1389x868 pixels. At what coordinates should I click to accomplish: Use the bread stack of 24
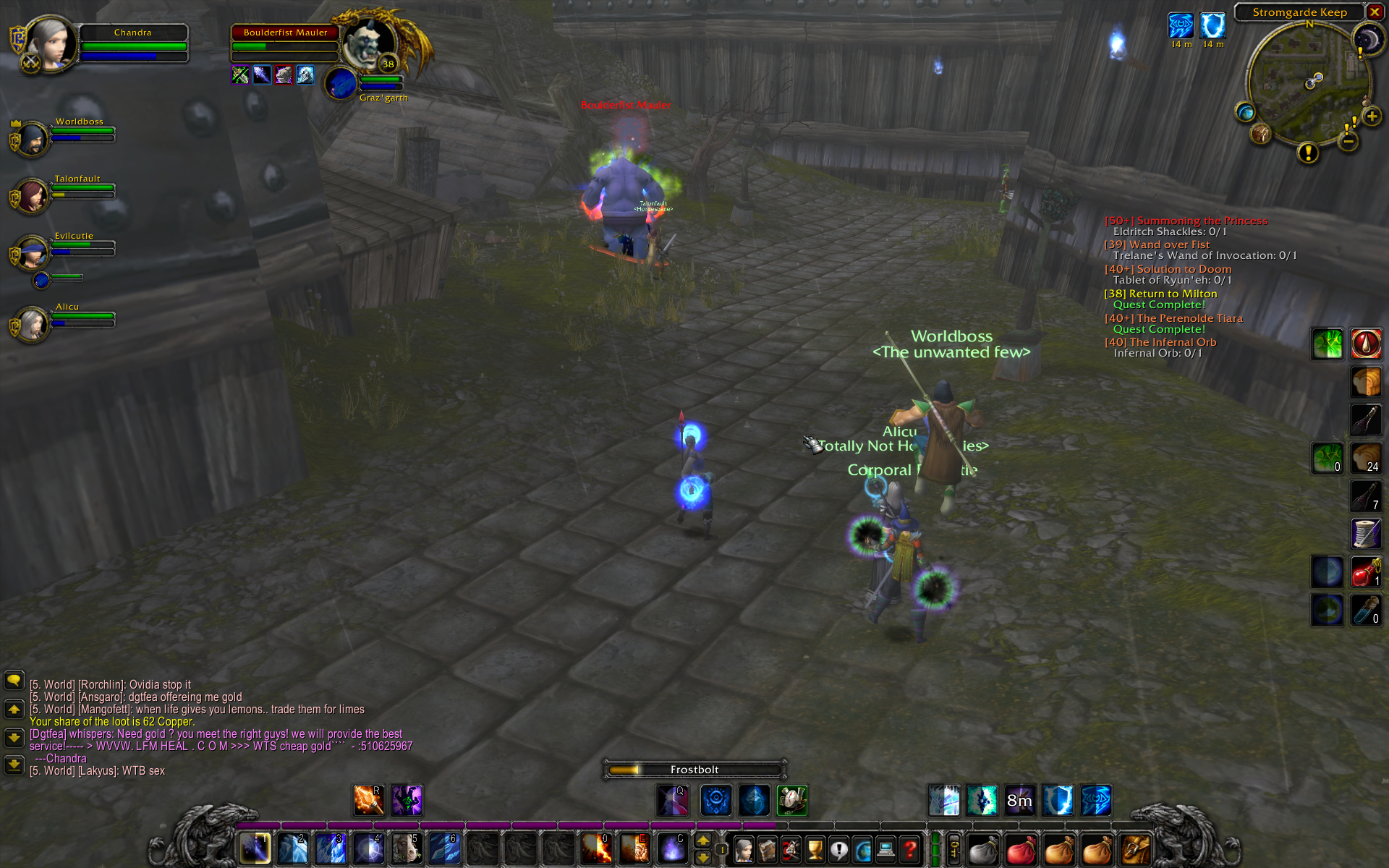[1366, 459]
